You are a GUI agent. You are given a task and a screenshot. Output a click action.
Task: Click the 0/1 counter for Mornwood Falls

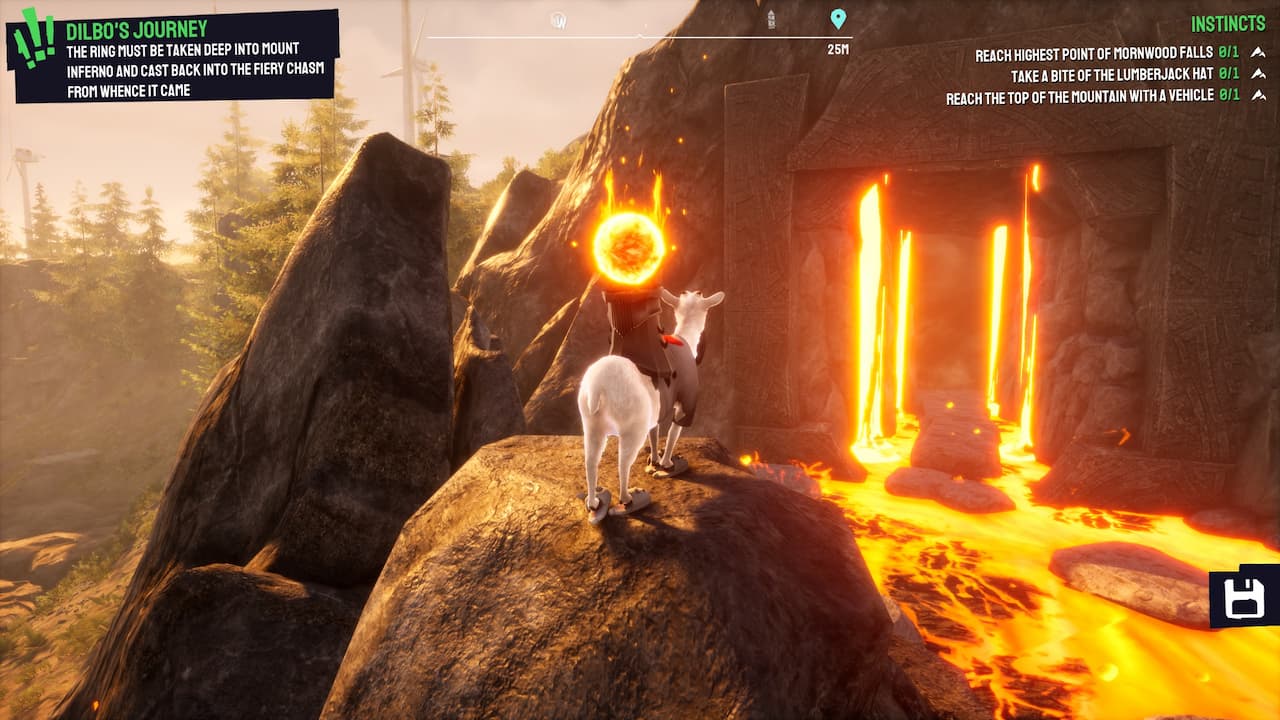pos(1228,54)
